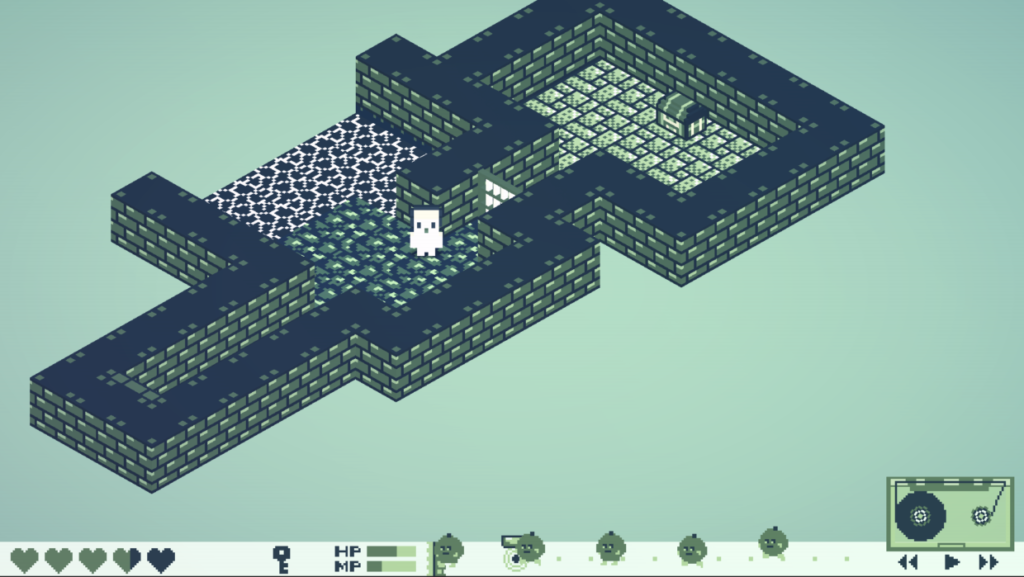1024x577 pixels.
Task: Select the key icon in the HUD
Action: coord(282,558)
